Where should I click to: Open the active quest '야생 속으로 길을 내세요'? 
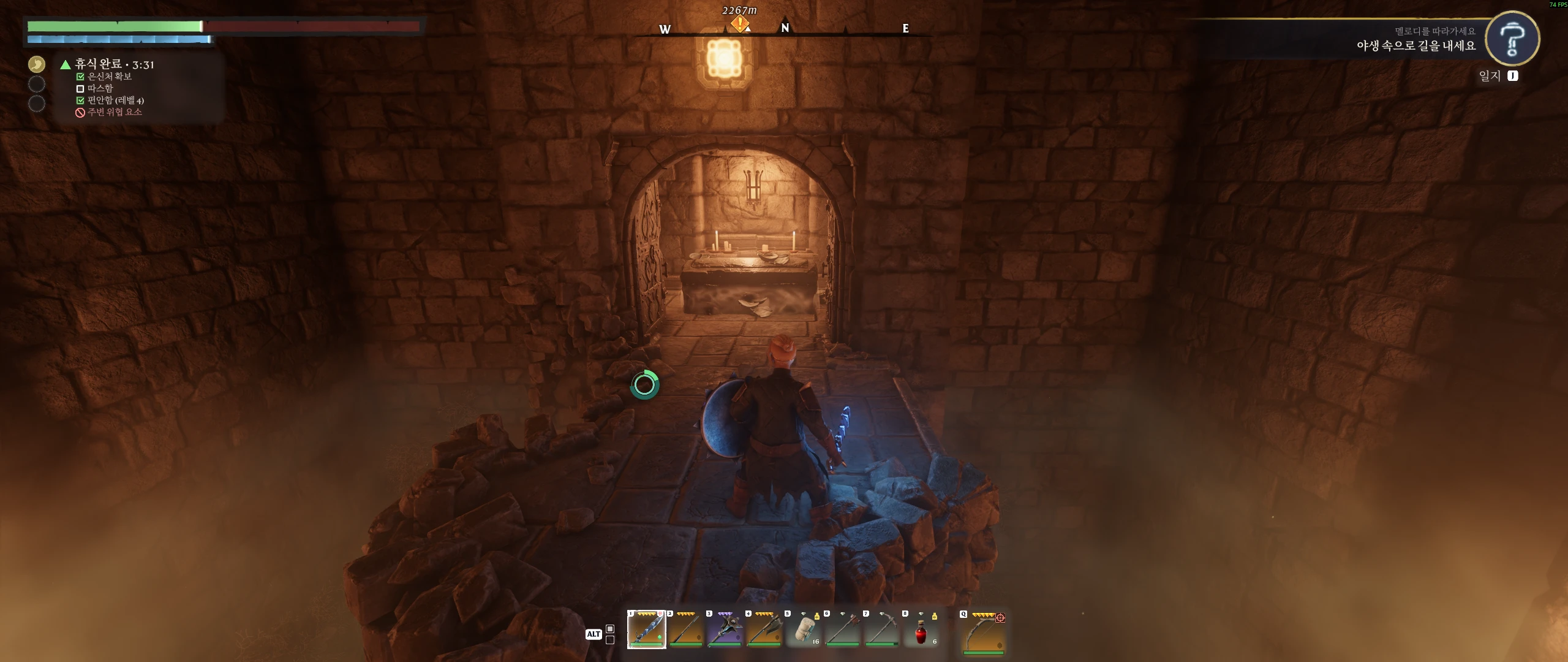(1415, 45)
